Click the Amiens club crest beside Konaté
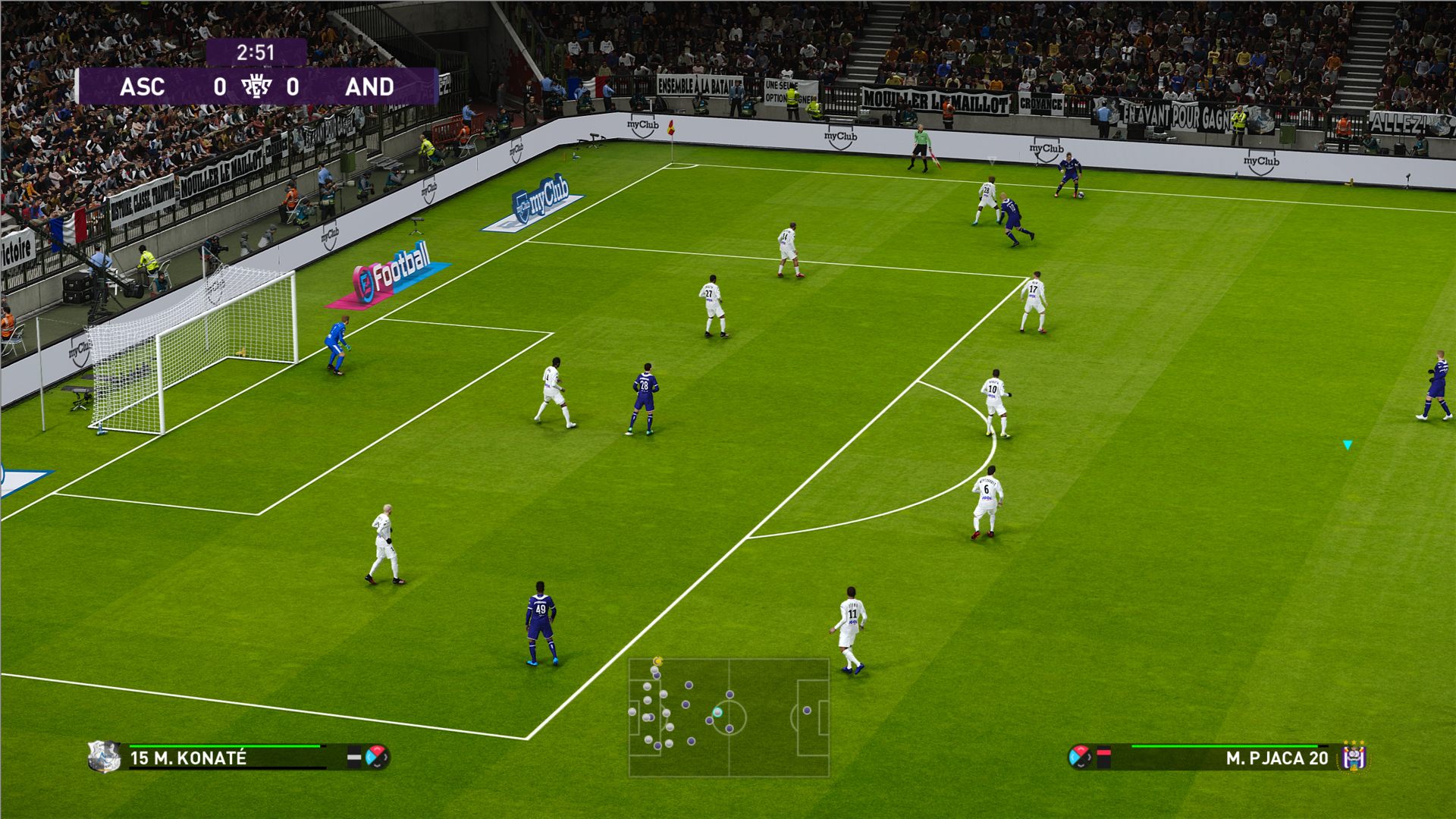This screenshot has width=1456, height=819. (104, 756)
